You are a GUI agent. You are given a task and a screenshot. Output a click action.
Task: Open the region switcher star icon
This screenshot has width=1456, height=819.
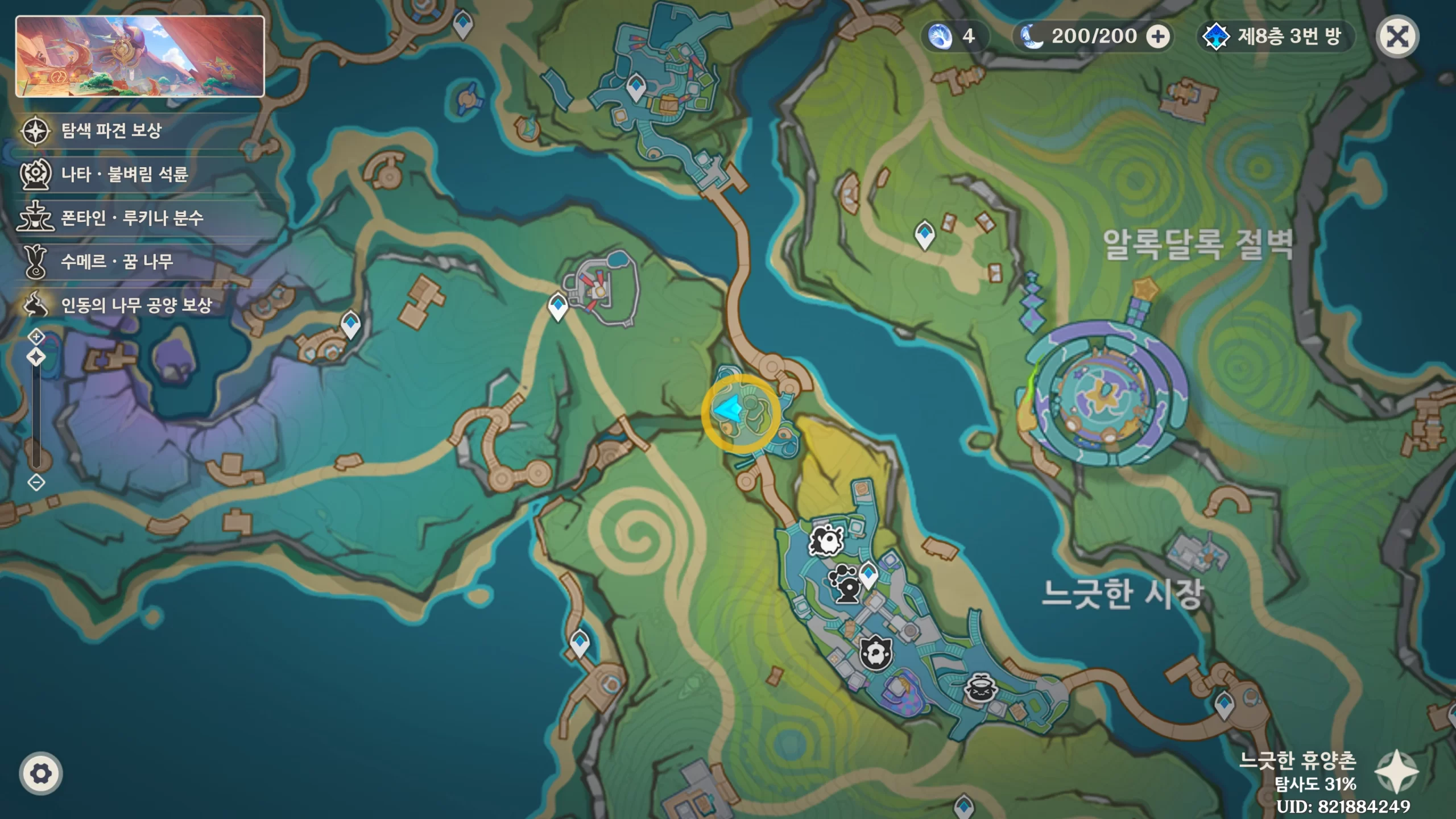[1396, 771]
